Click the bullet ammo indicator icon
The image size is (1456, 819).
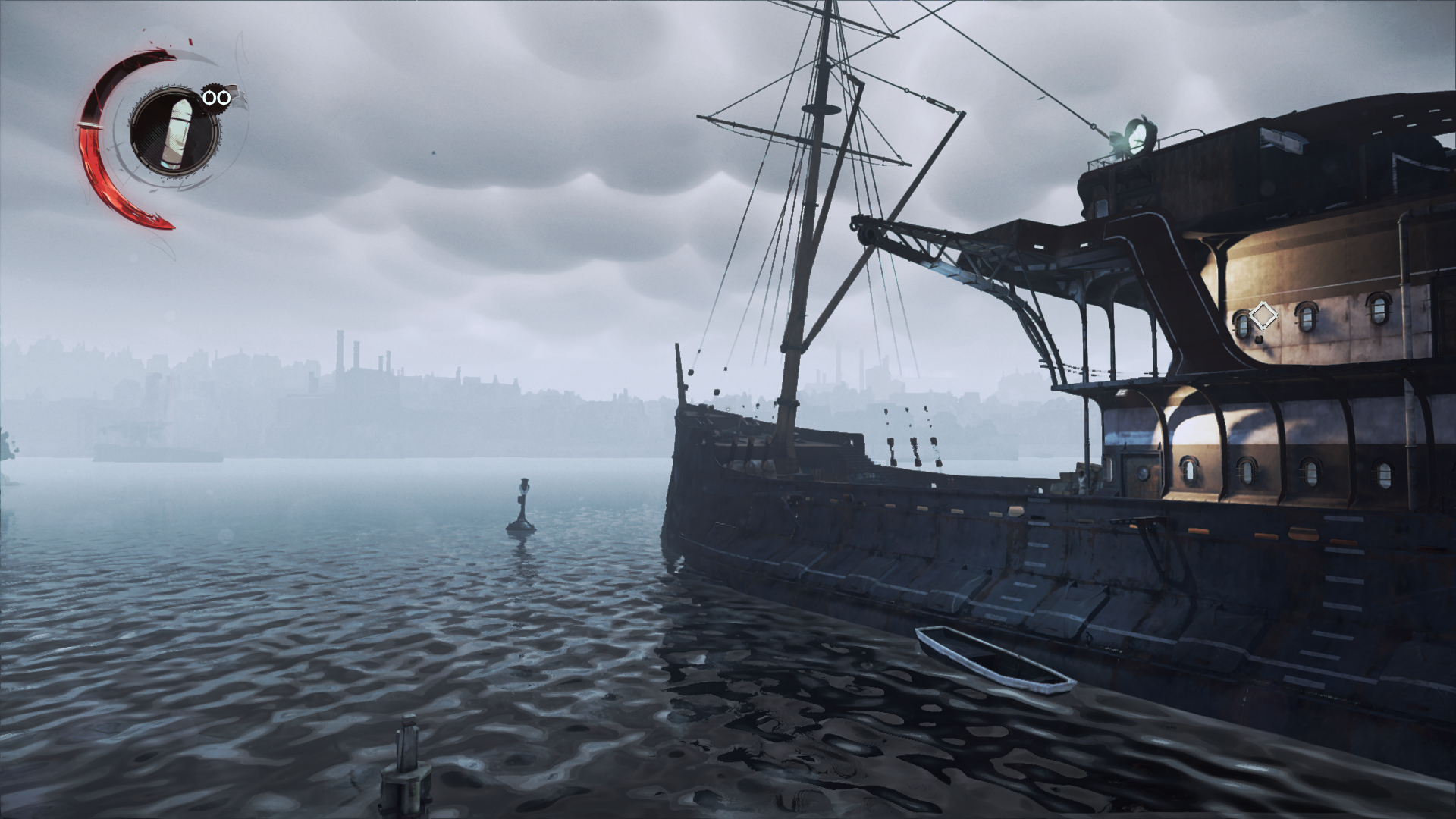pyautogui.click(x=177, y=133)
